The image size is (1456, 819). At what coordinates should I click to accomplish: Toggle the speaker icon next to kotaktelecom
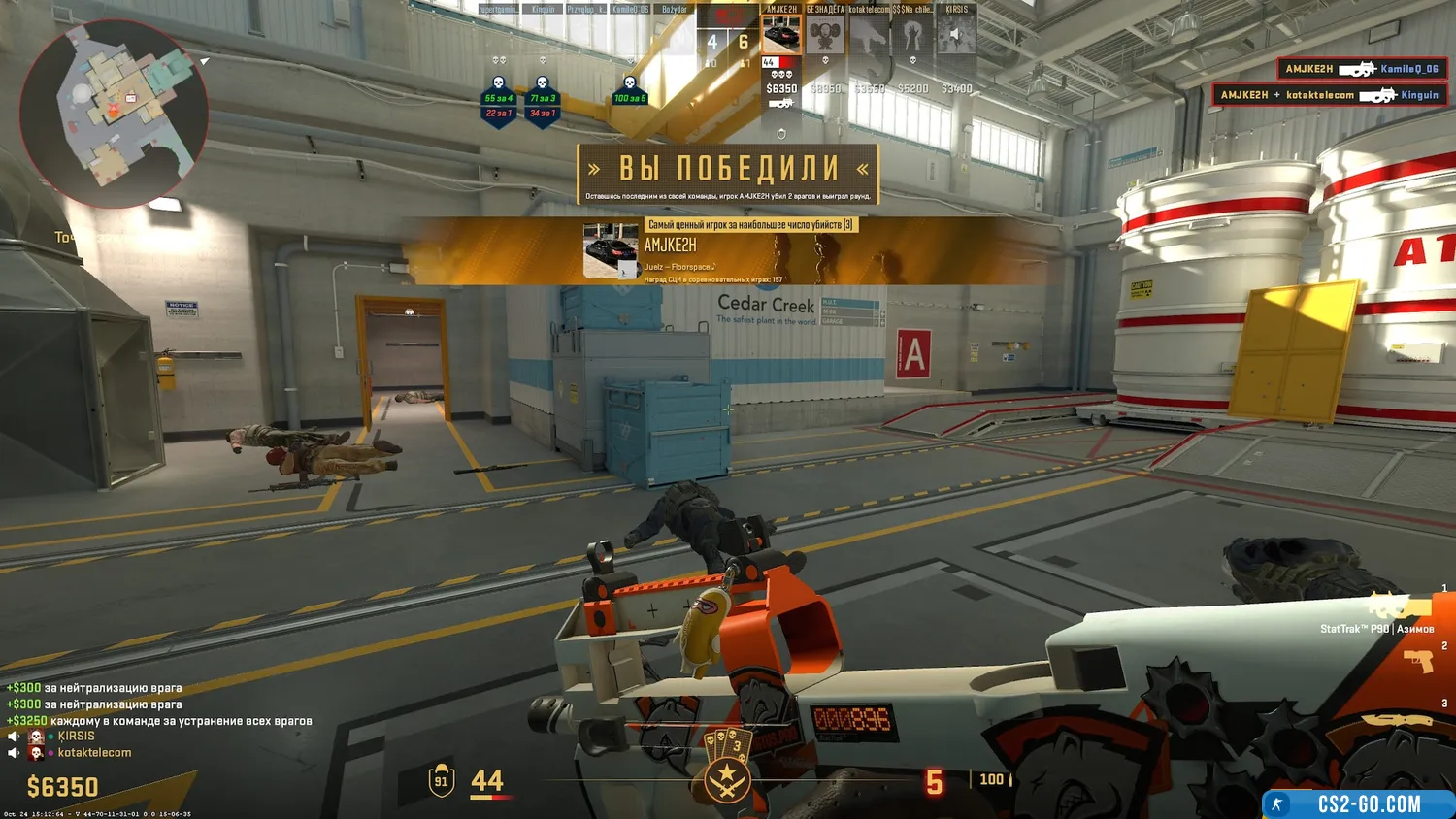coord(14,753)
